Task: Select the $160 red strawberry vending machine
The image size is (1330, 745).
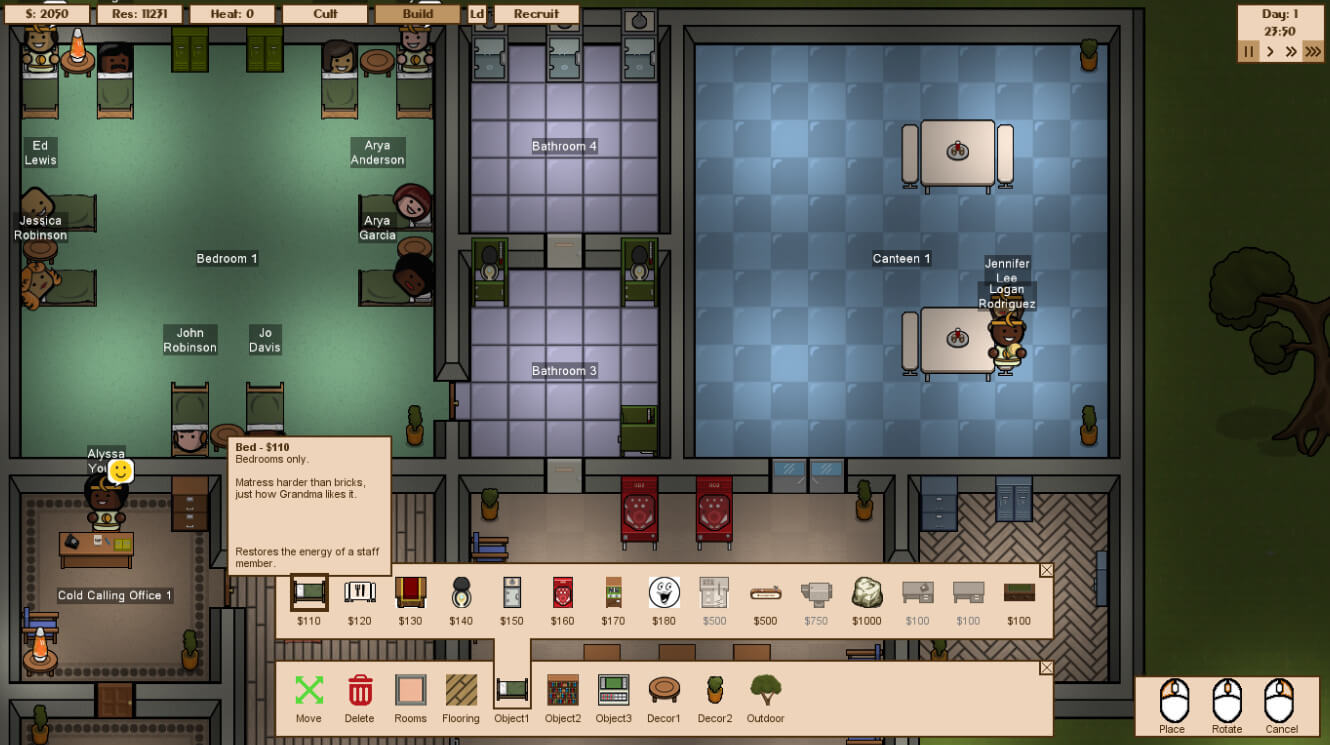Action: click(562, 593)
